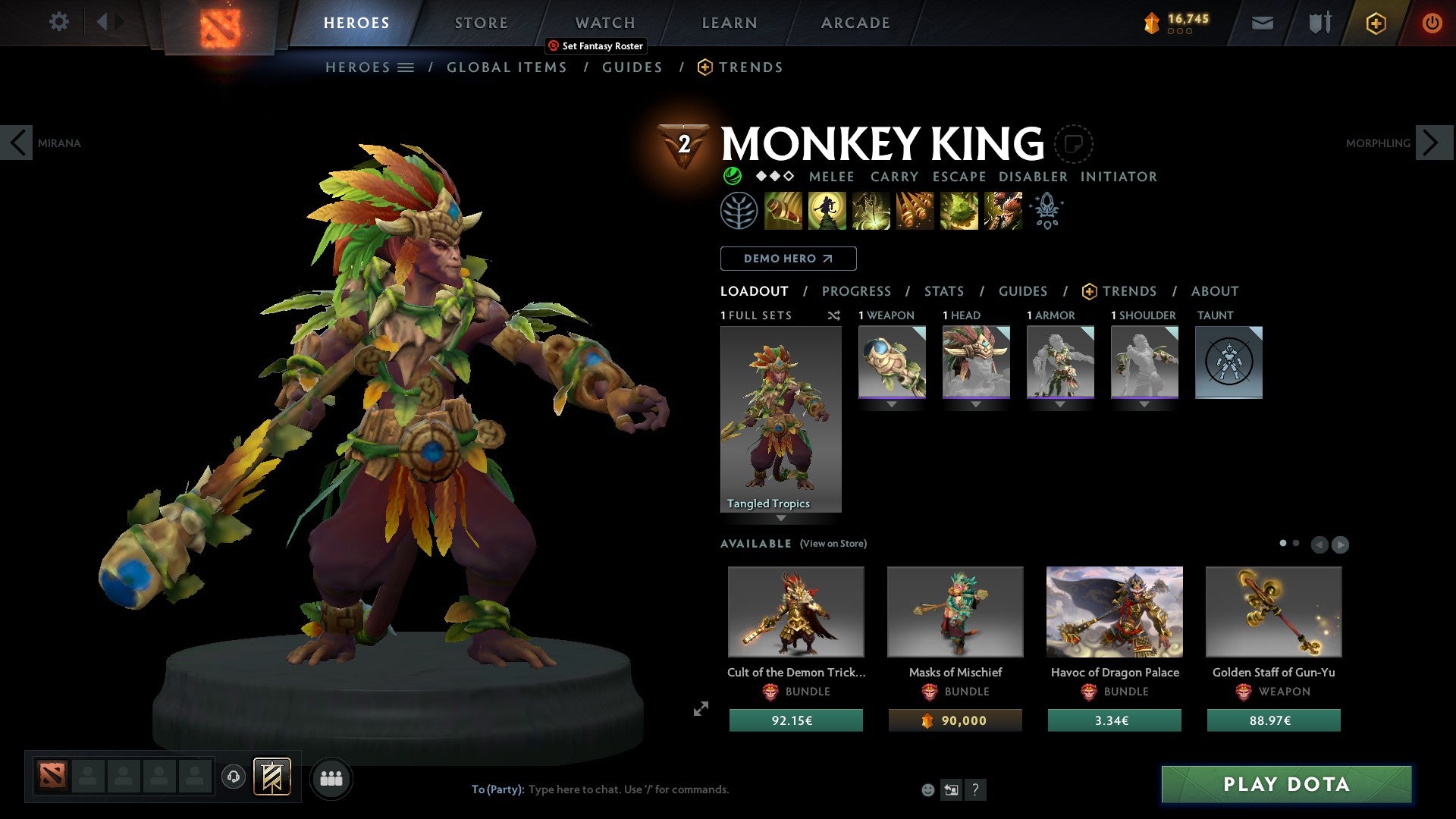Viewport: 1456px width, 819px height.
Task: Click the Dota Plus hexagon icon
Action: 1376,23
